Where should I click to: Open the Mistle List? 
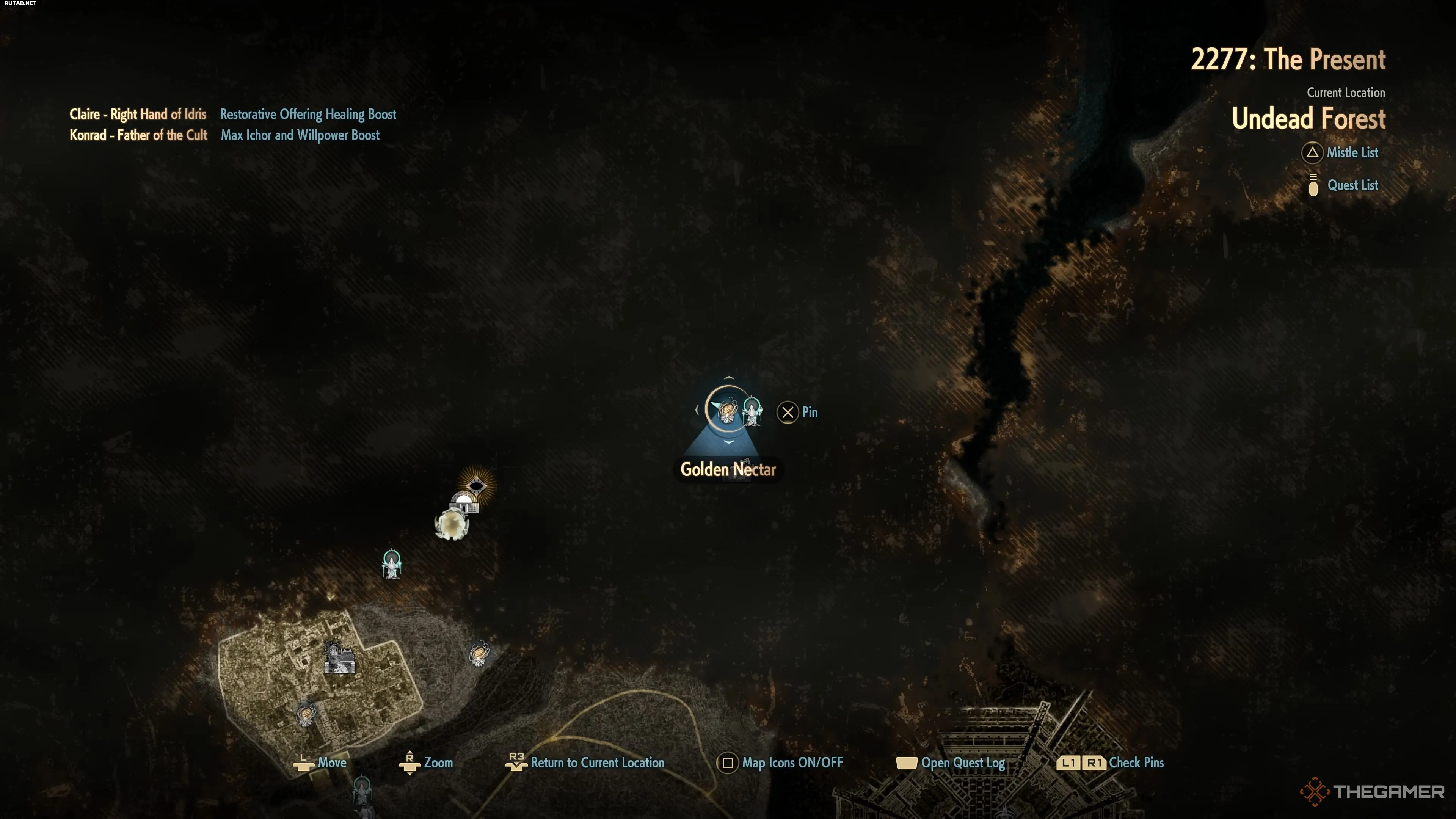click(x=1351, y=152)
